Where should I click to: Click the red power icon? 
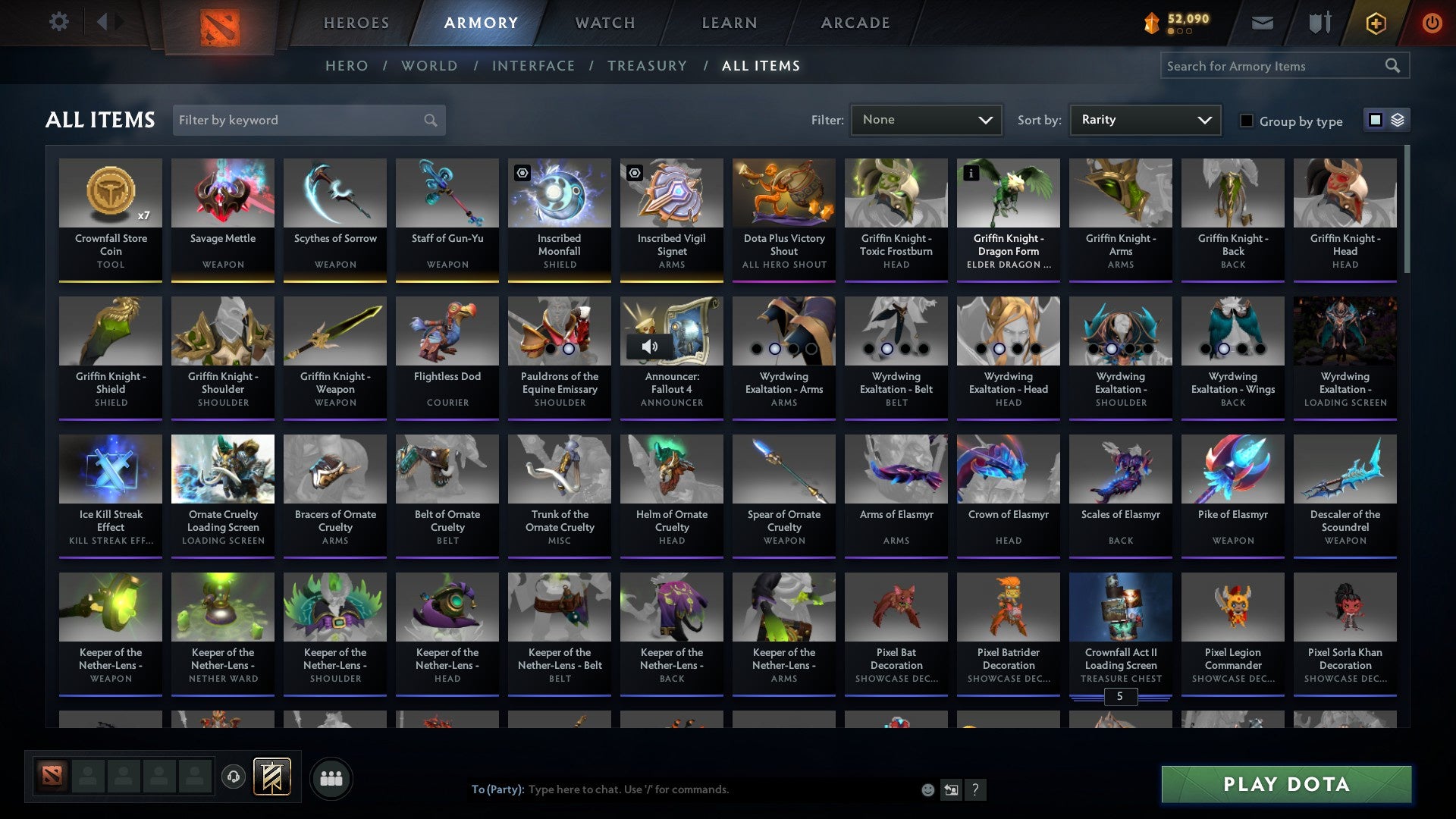click(x=1432, y=22)
